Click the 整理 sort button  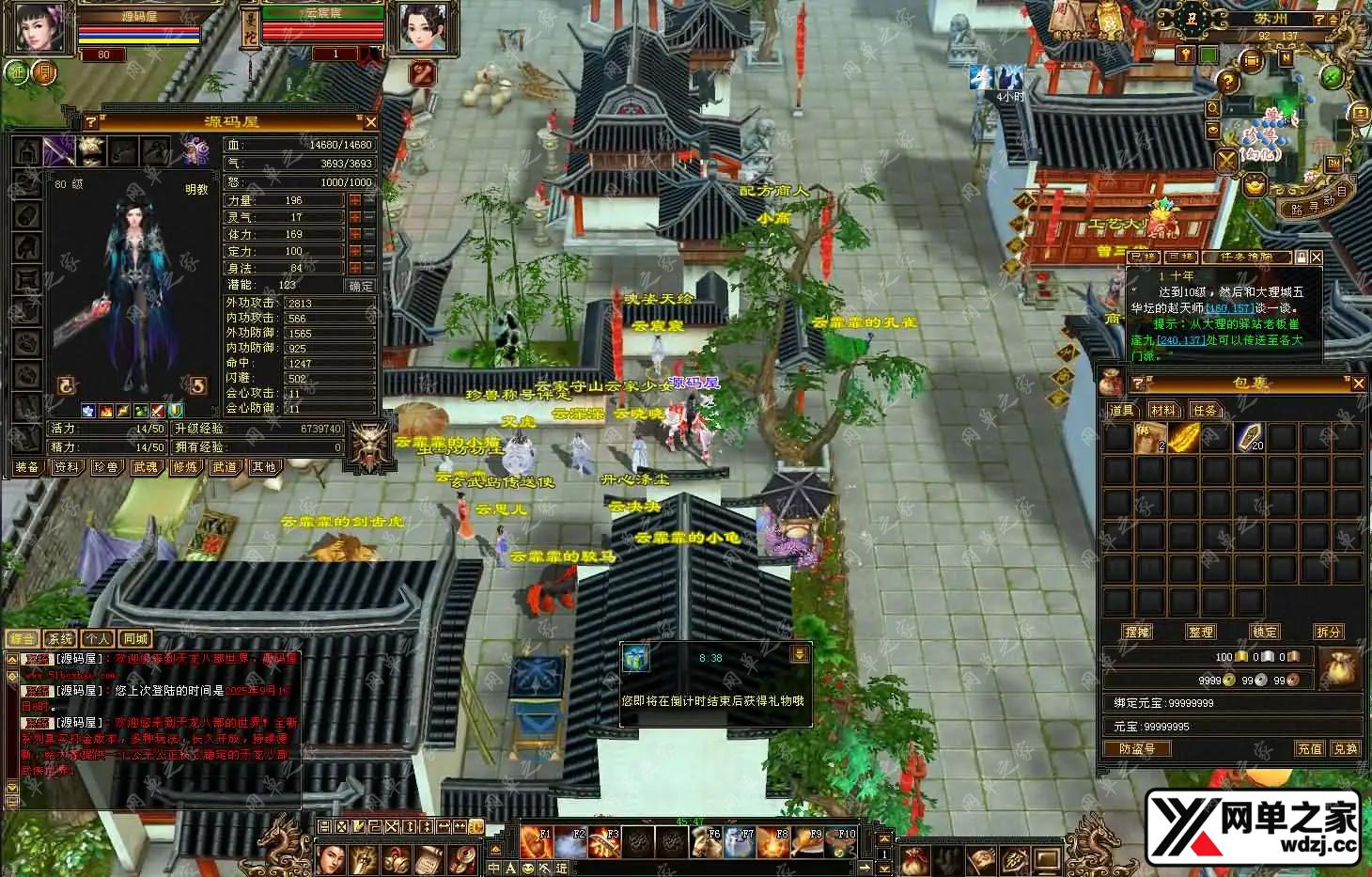(1201, 632)
